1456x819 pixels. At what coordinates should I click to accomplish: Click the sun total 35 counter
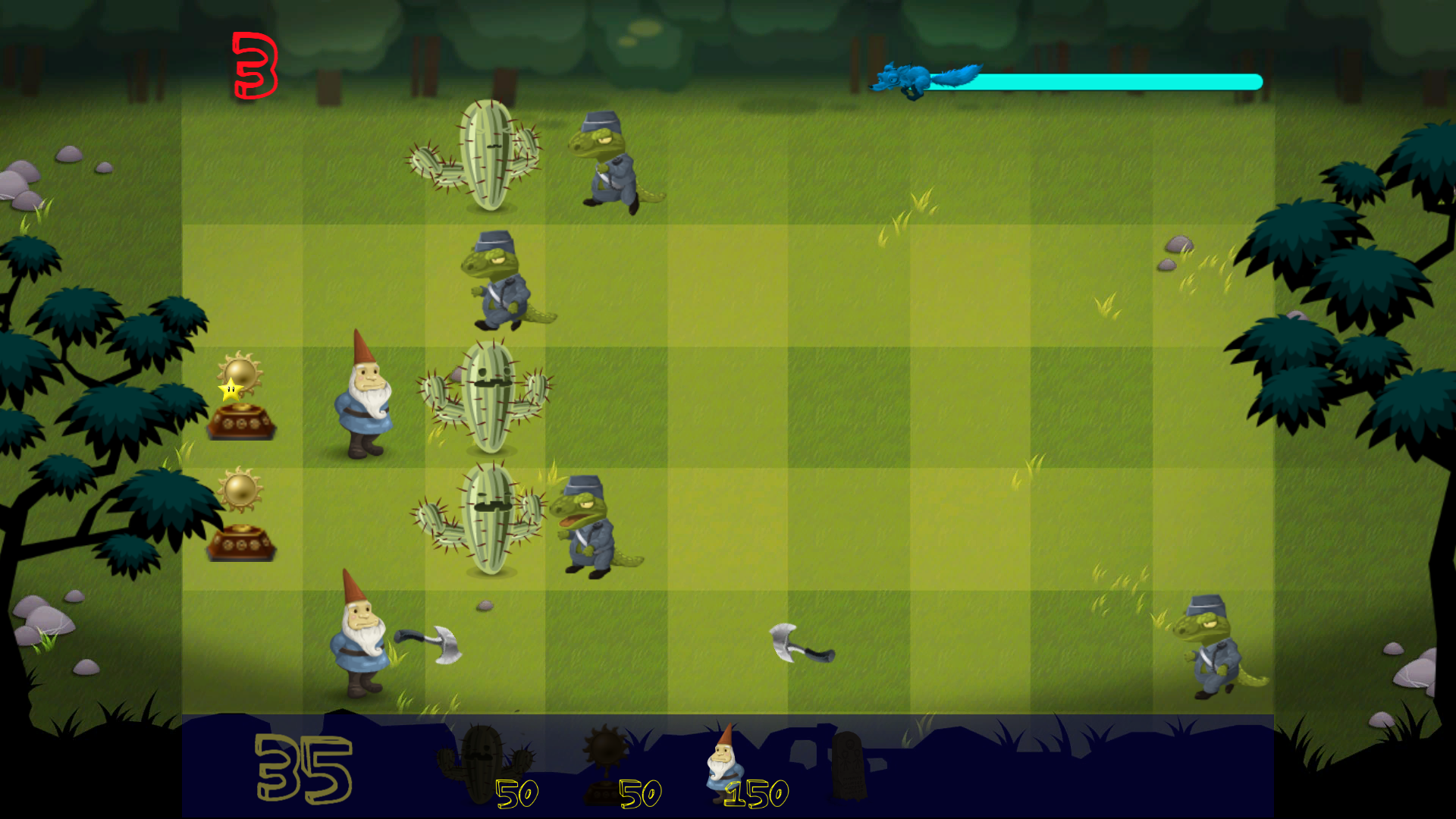[x=303, y=770]
